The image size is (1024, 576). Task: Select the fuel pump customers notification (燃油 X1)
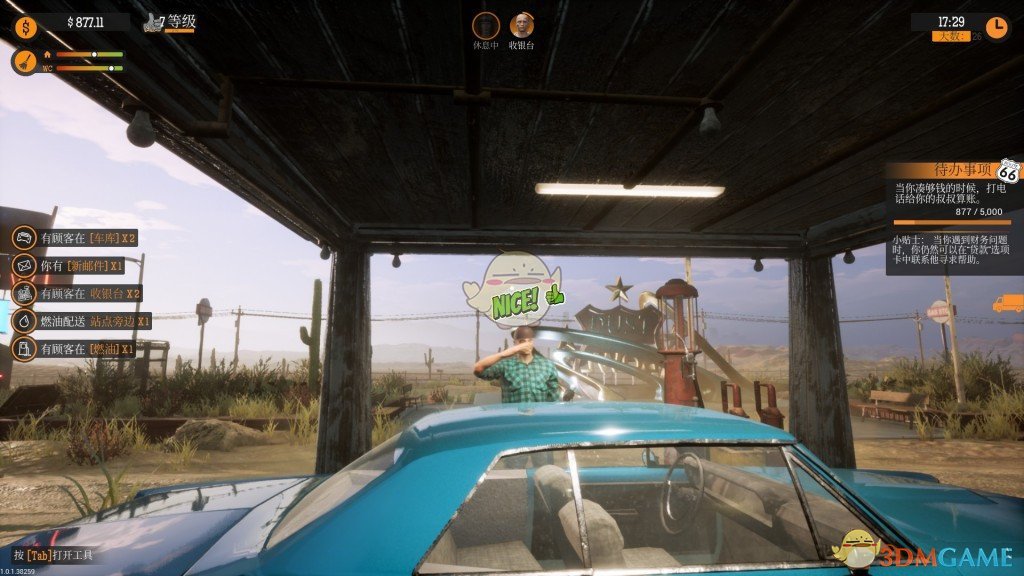(75, 349)
